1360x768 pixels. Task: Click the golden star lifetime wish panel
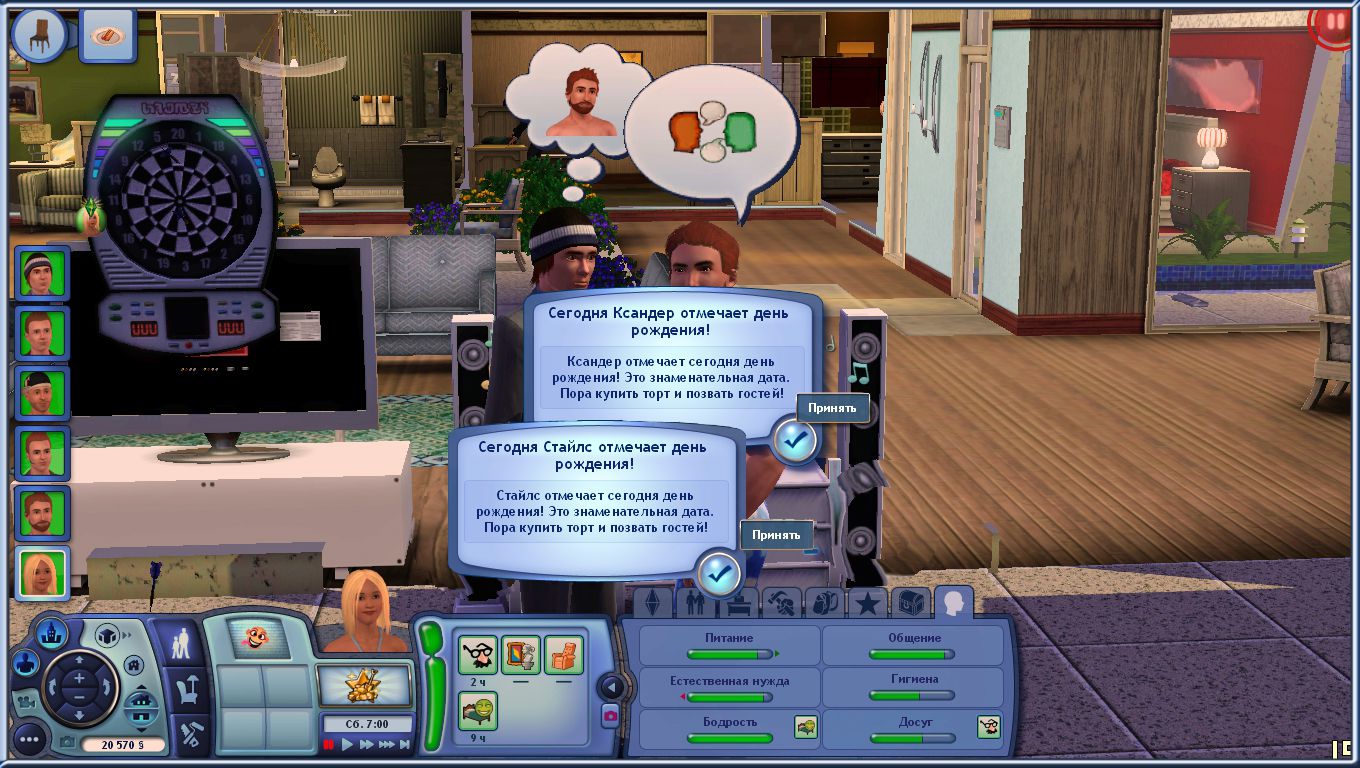coord(364,686)
